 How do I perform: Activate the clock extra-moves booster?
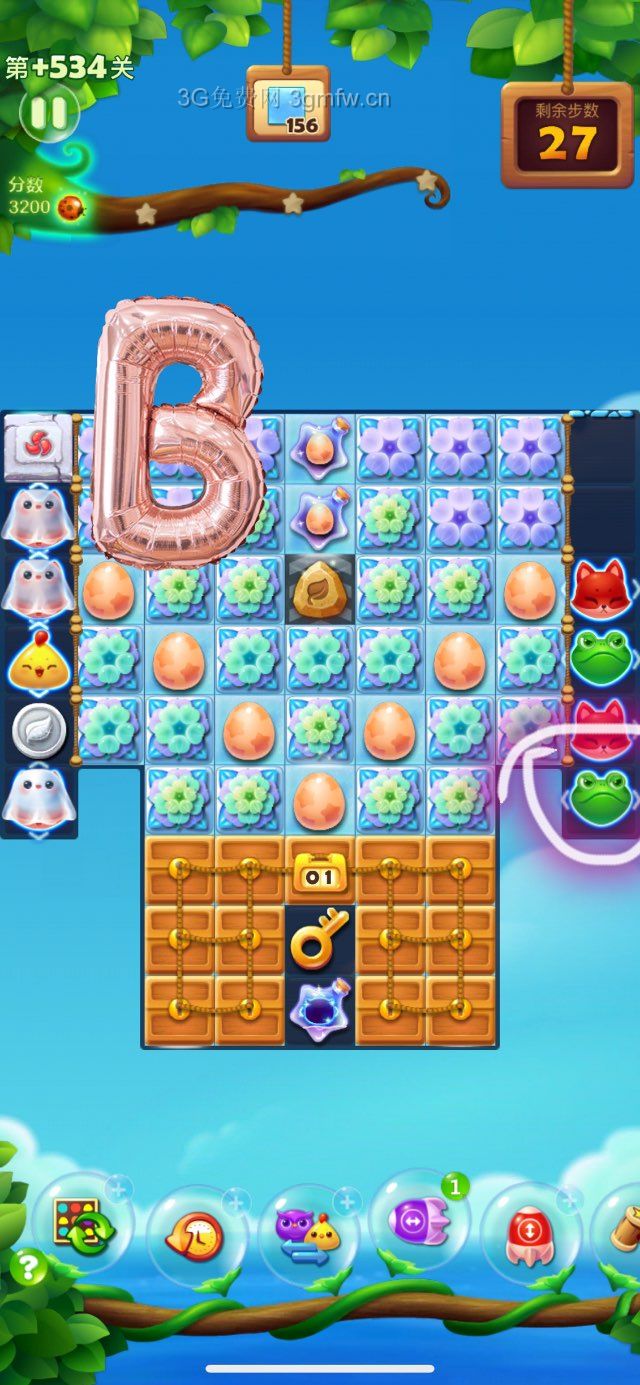click(x=196, y=1237)
